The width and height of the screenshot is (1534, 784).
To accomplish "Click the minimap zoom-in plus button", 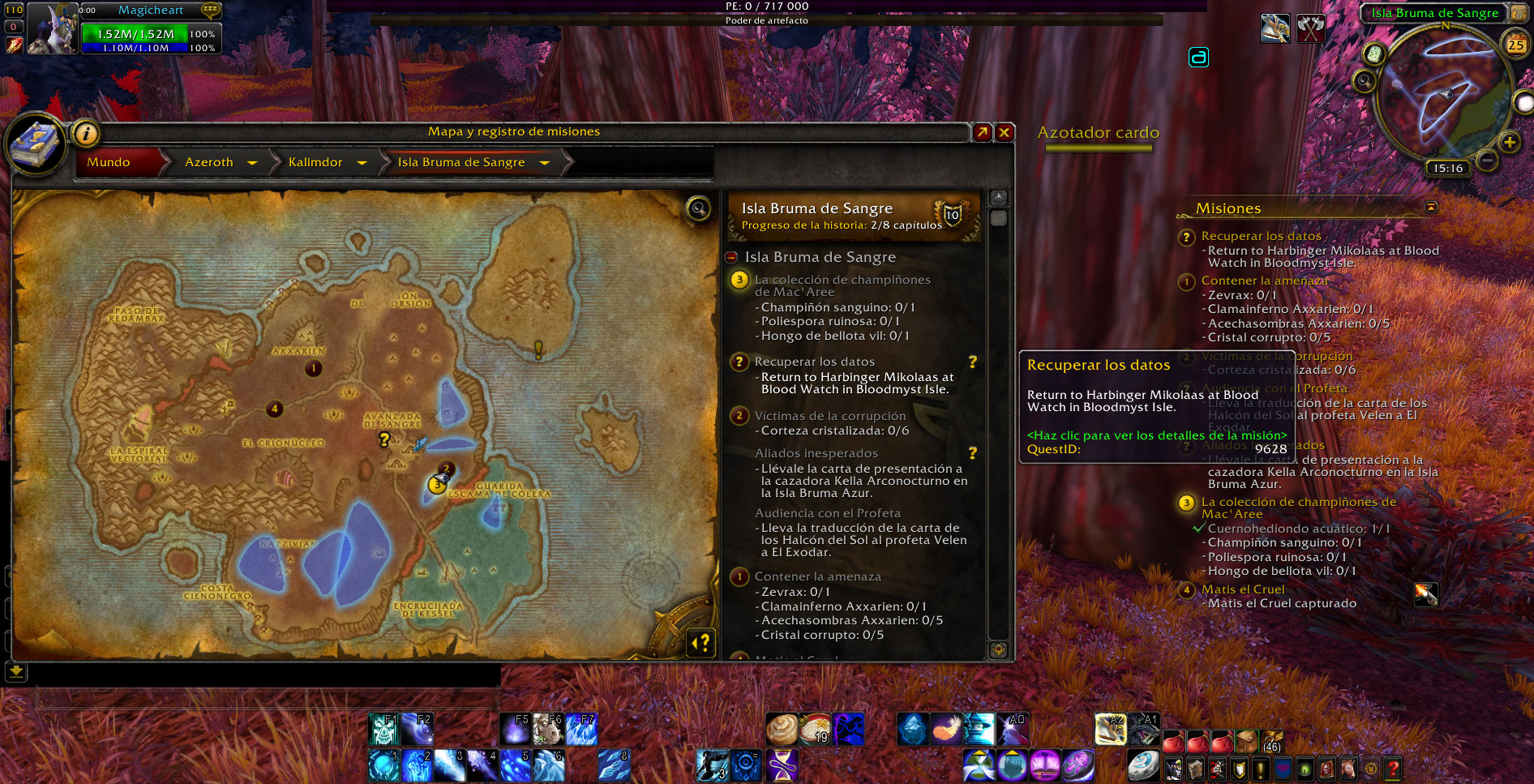I will click(1510, 143).
